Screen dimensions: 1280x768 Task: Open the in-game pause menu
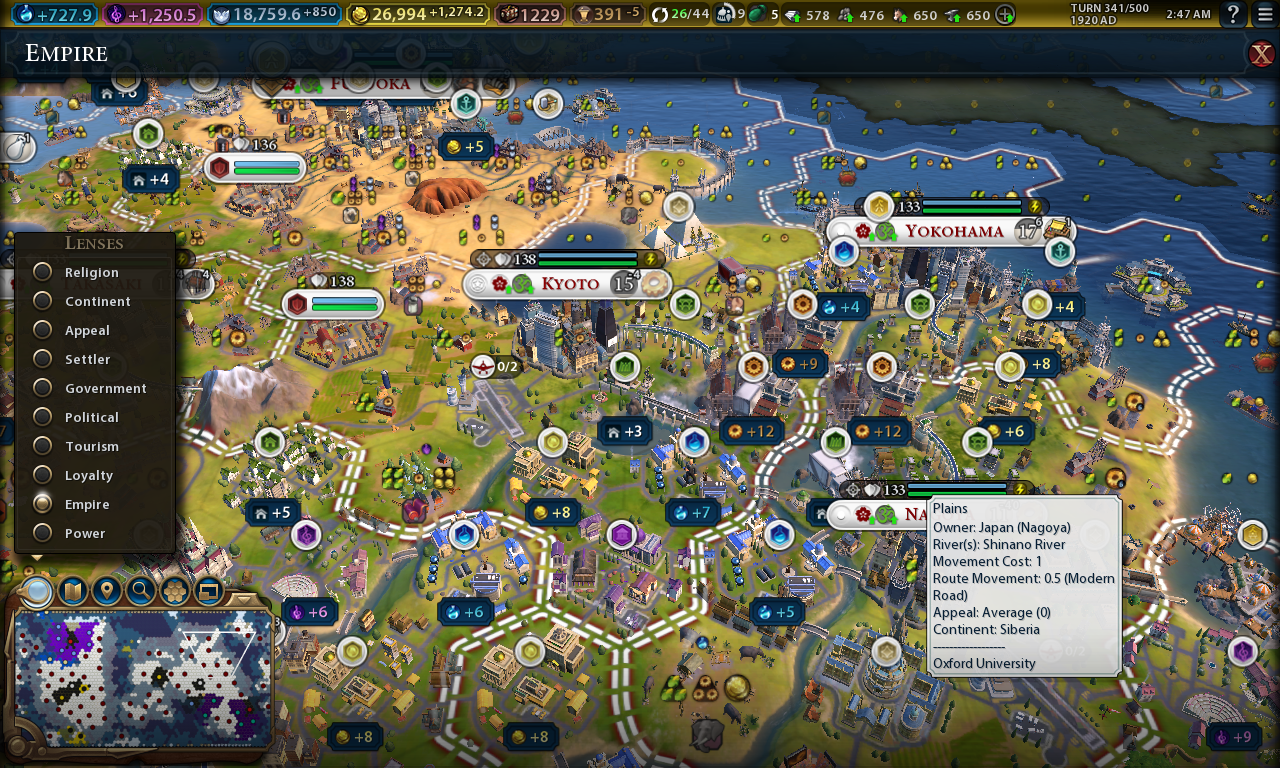pos(1266,15)
